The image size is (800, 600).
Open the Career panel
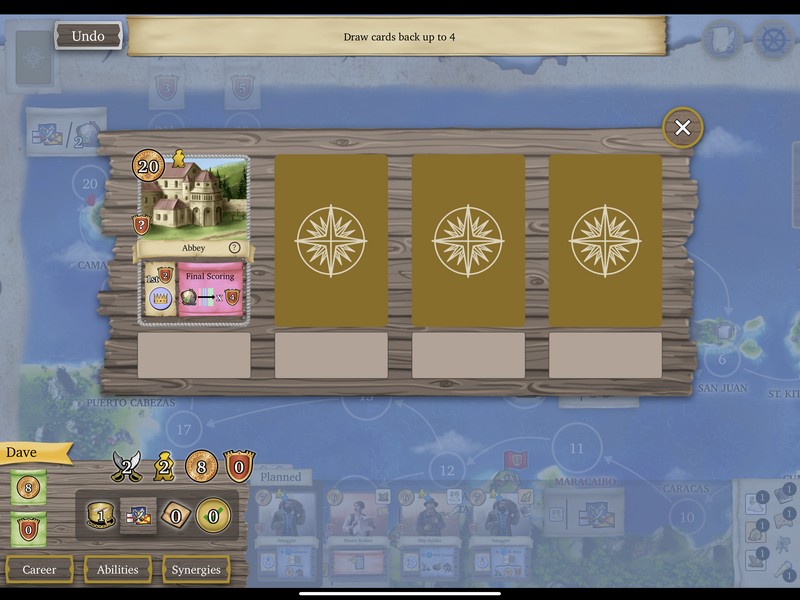pyautogui.click(x=39, y=570)
